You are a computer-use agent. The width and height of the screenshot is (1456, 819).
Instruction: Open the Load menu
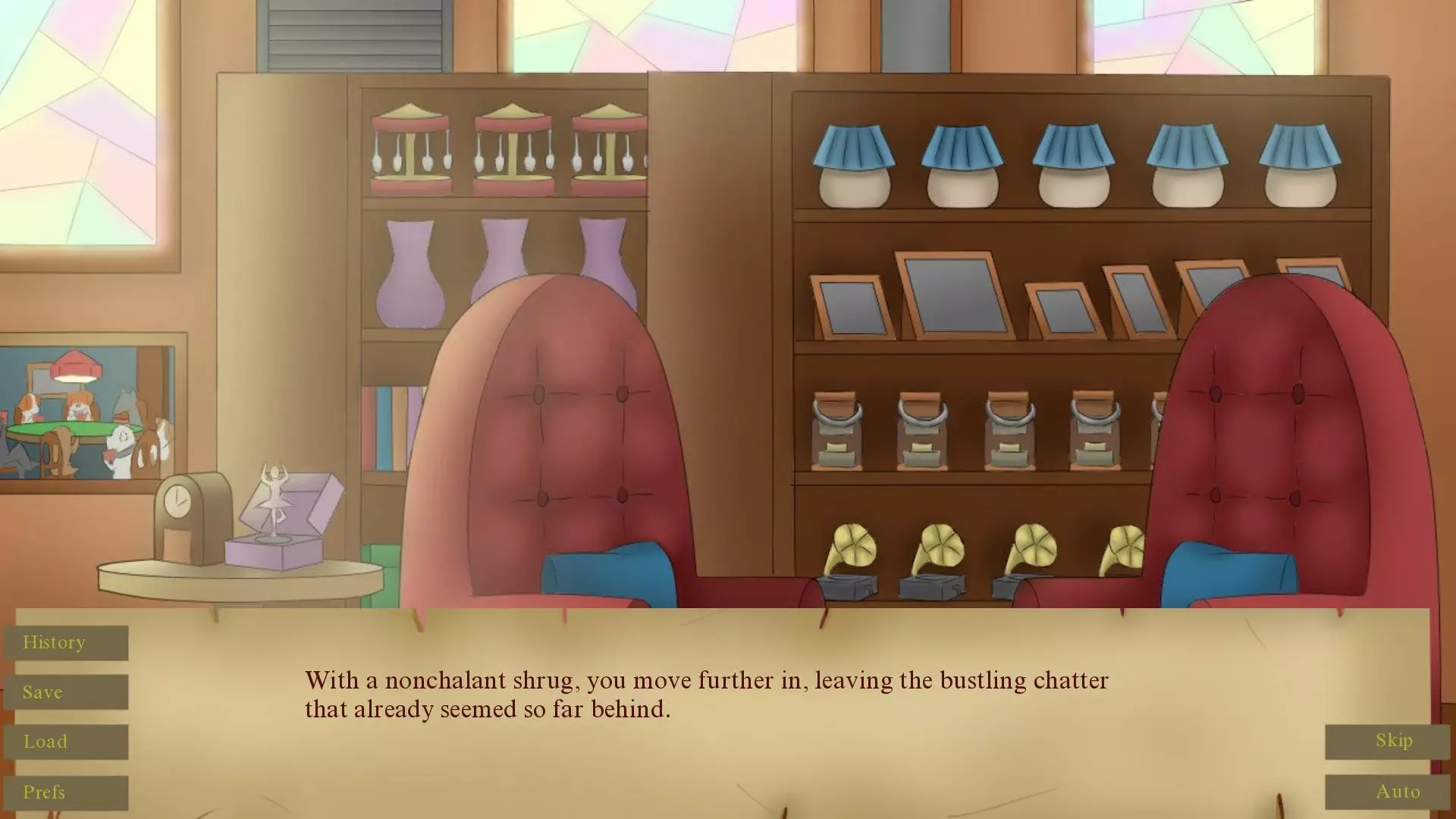click(66, 742)
